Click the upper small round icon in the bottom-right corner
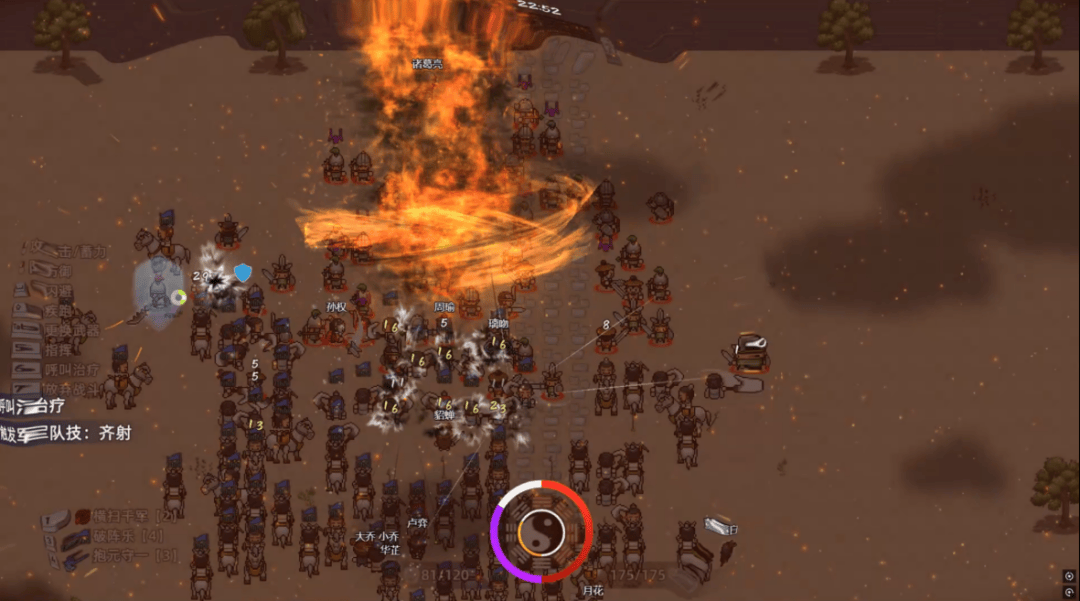Viewport: 1080px width, 601px height. coord(1069,576)
